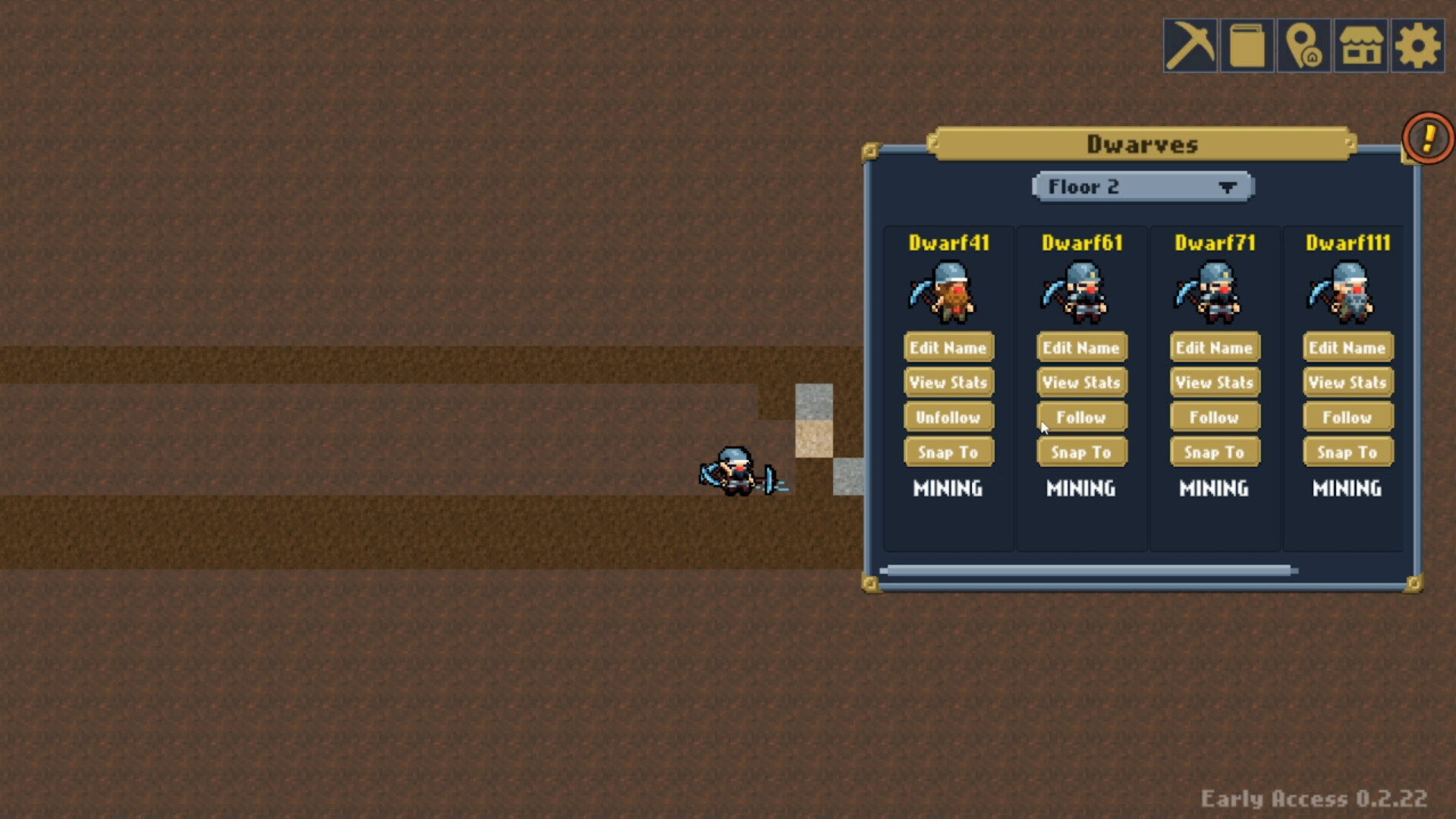Click the home waypoint icon
The image size is (1456, 819).
(1304, 46)
